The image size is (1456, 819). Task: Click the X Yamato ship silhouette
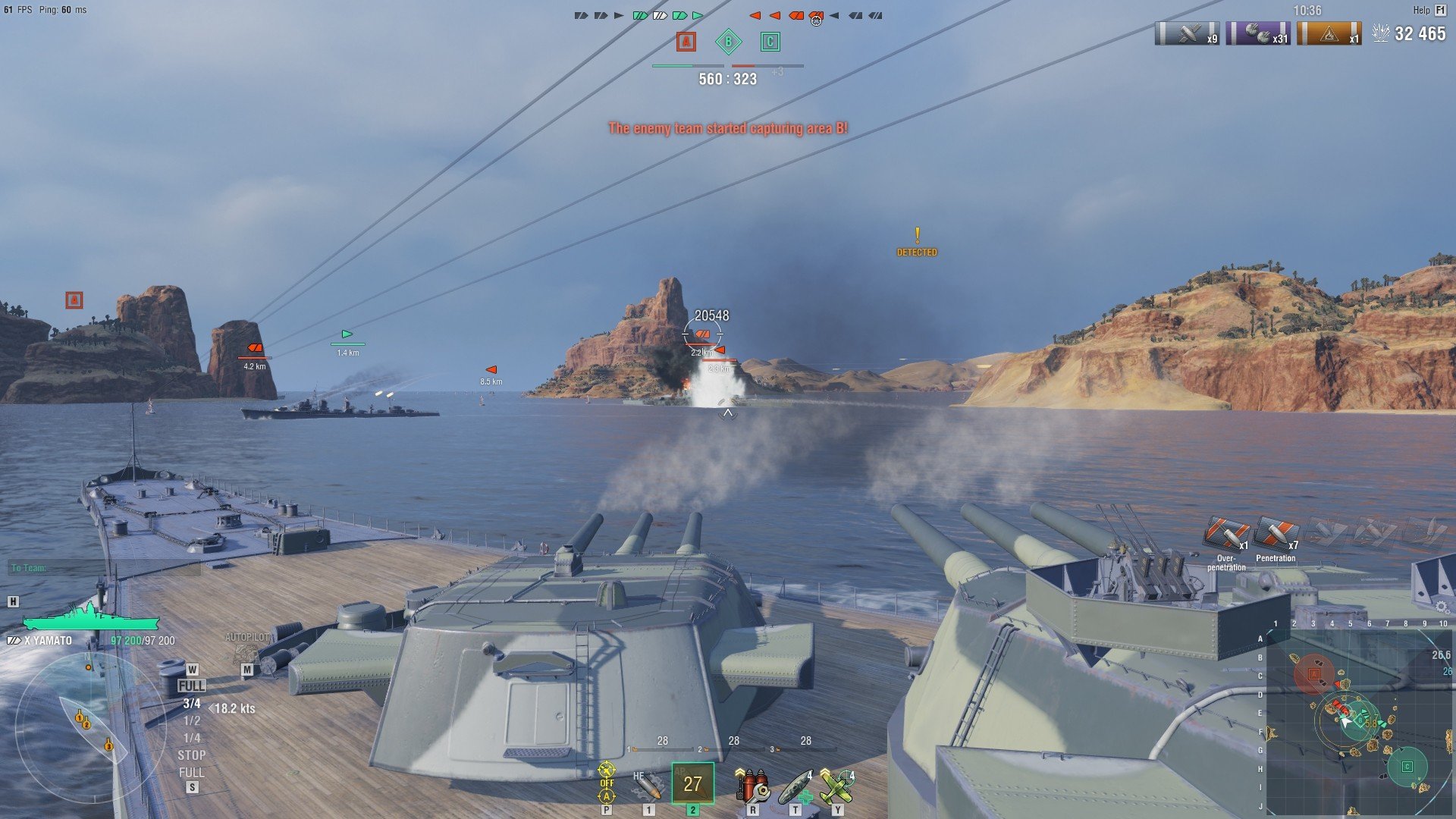point(91,619)
